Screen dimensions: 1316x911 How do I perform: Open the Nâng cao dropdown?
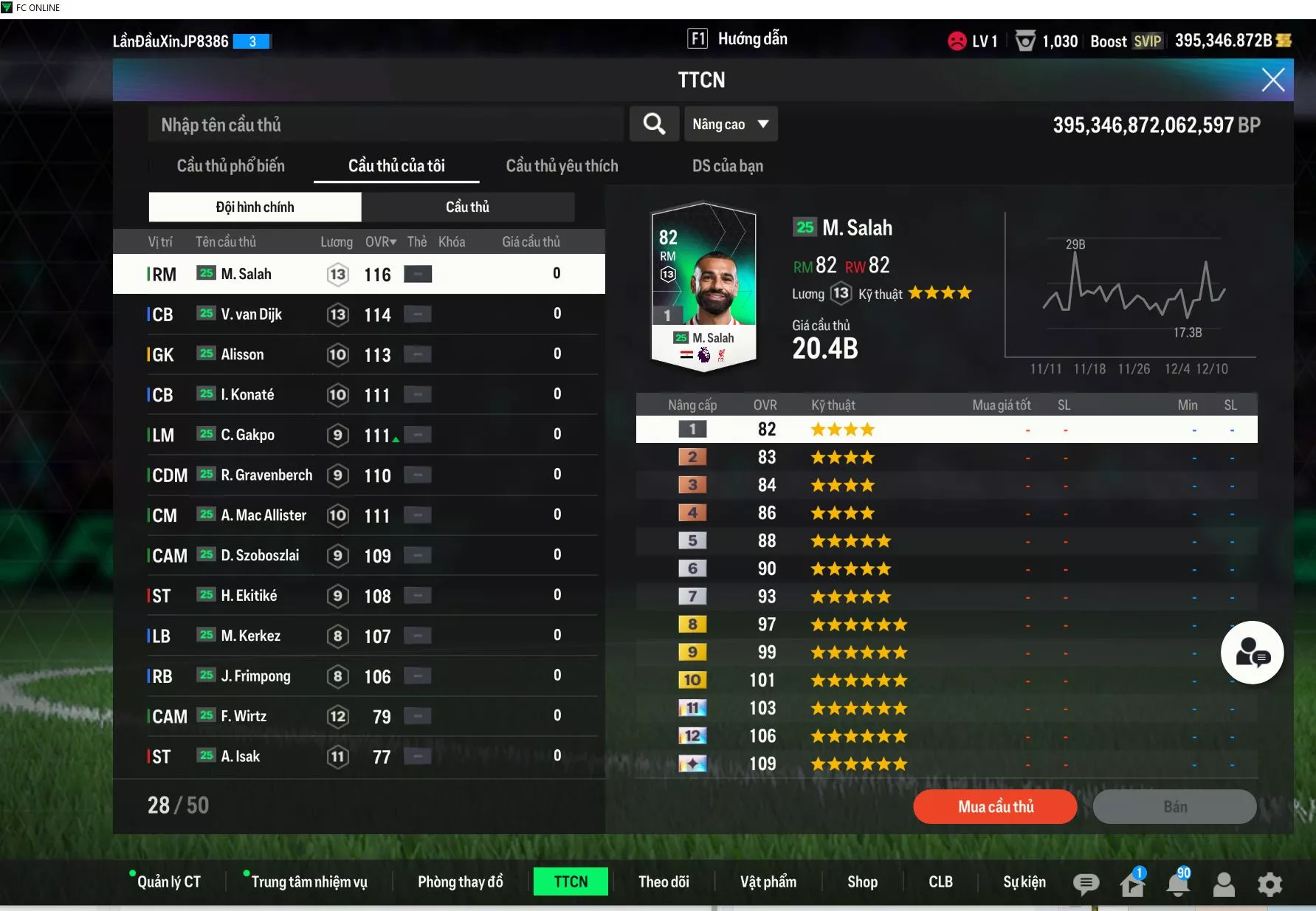pyautogui.click(x=730, y=124)
